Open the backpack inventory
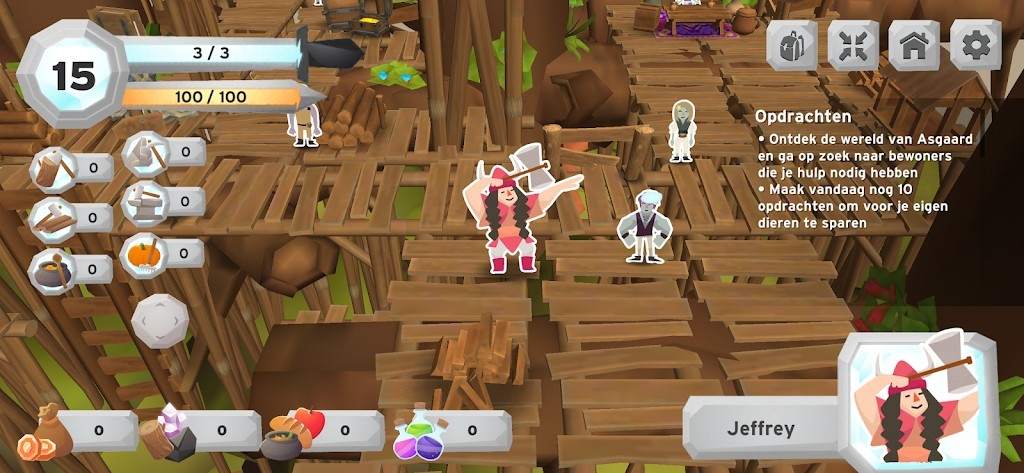 (x=792, y=46)
